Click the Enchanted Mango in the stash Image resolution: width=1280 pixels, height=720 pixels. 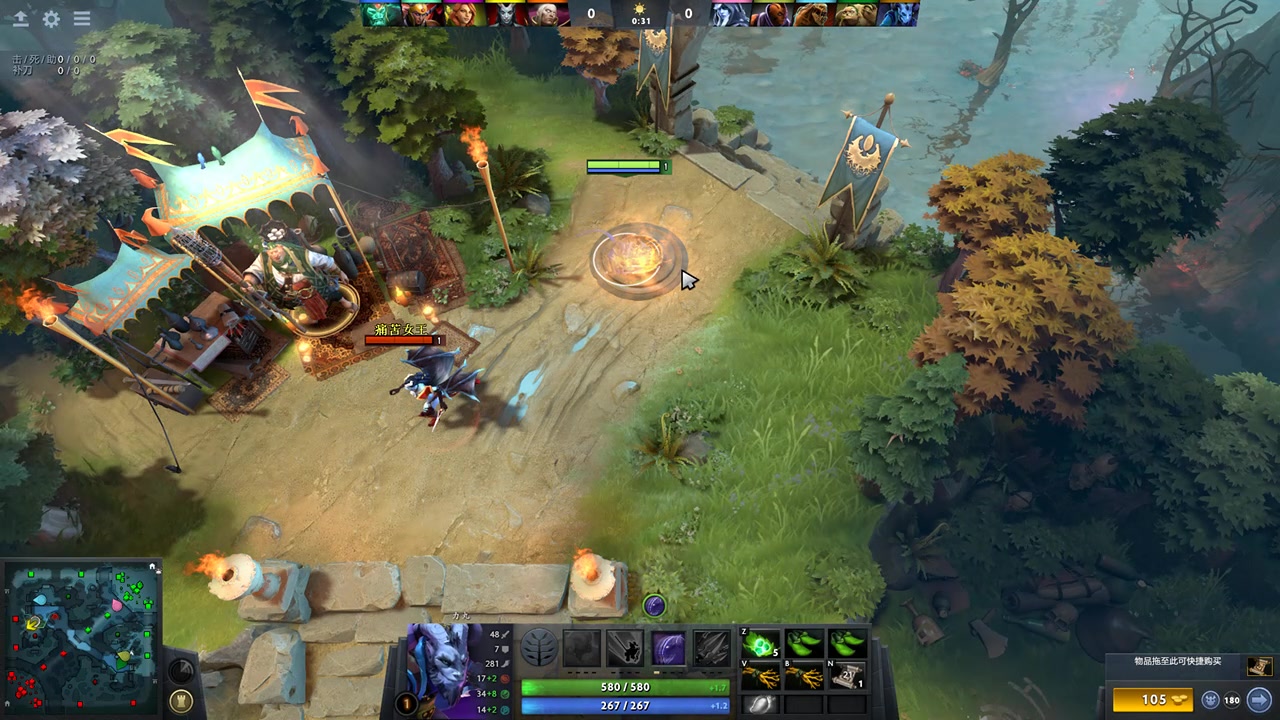[x=760, y=705]
